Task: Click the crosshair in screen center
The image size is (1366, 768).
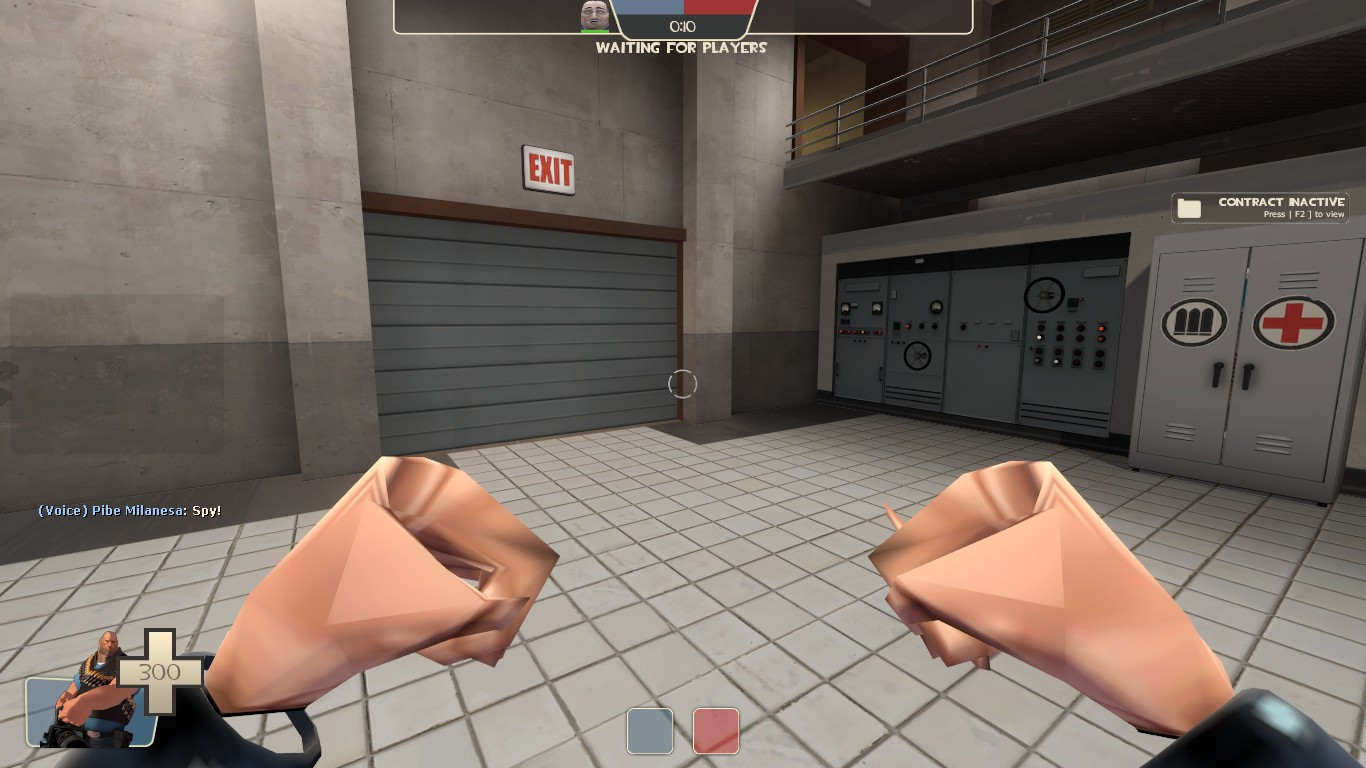Action: [x=683, y=383]
